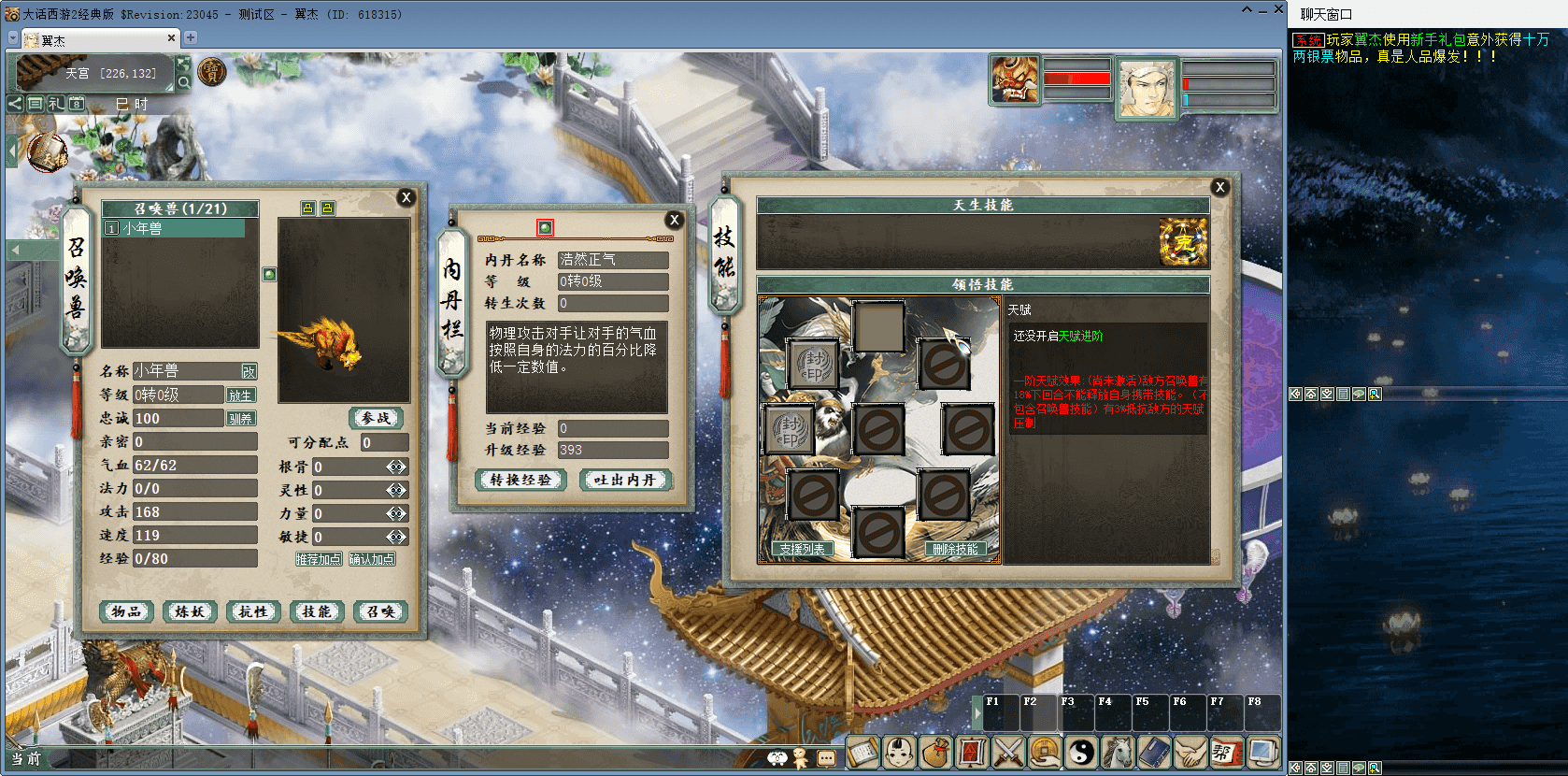Close the skills (技能) panel

point(1219,187)
